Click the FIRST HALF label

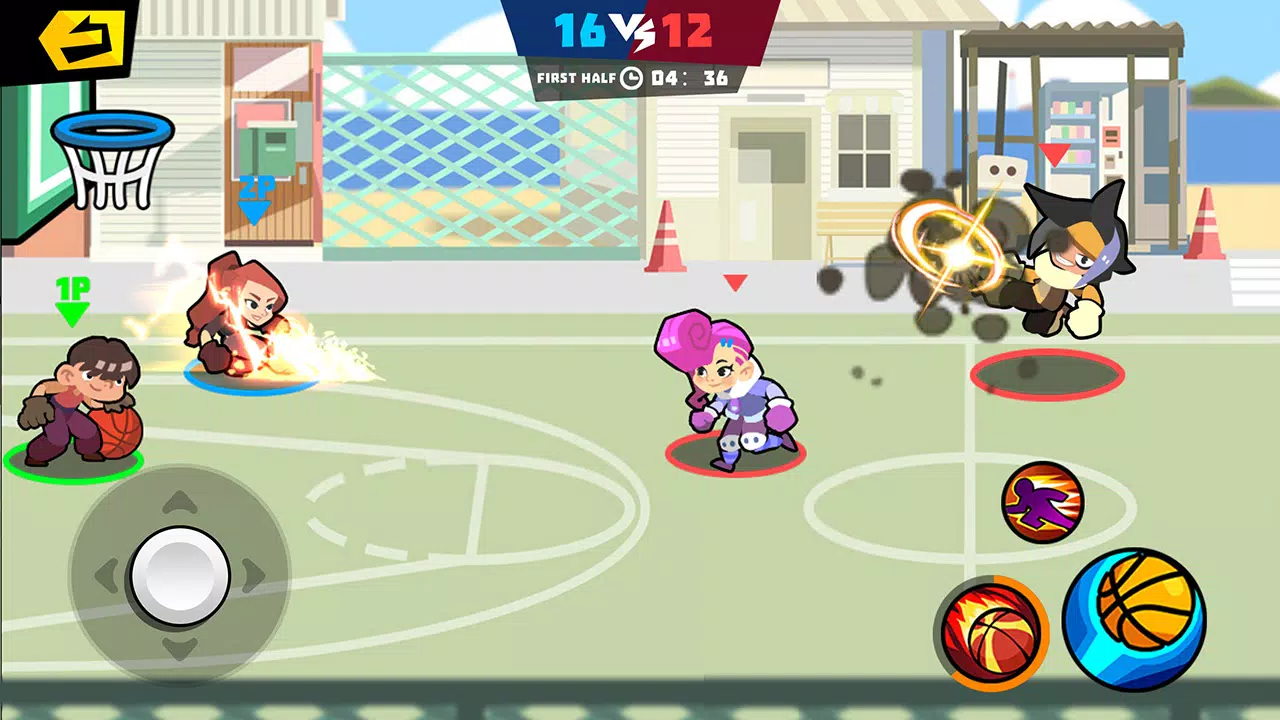click(x=575, y=80)
